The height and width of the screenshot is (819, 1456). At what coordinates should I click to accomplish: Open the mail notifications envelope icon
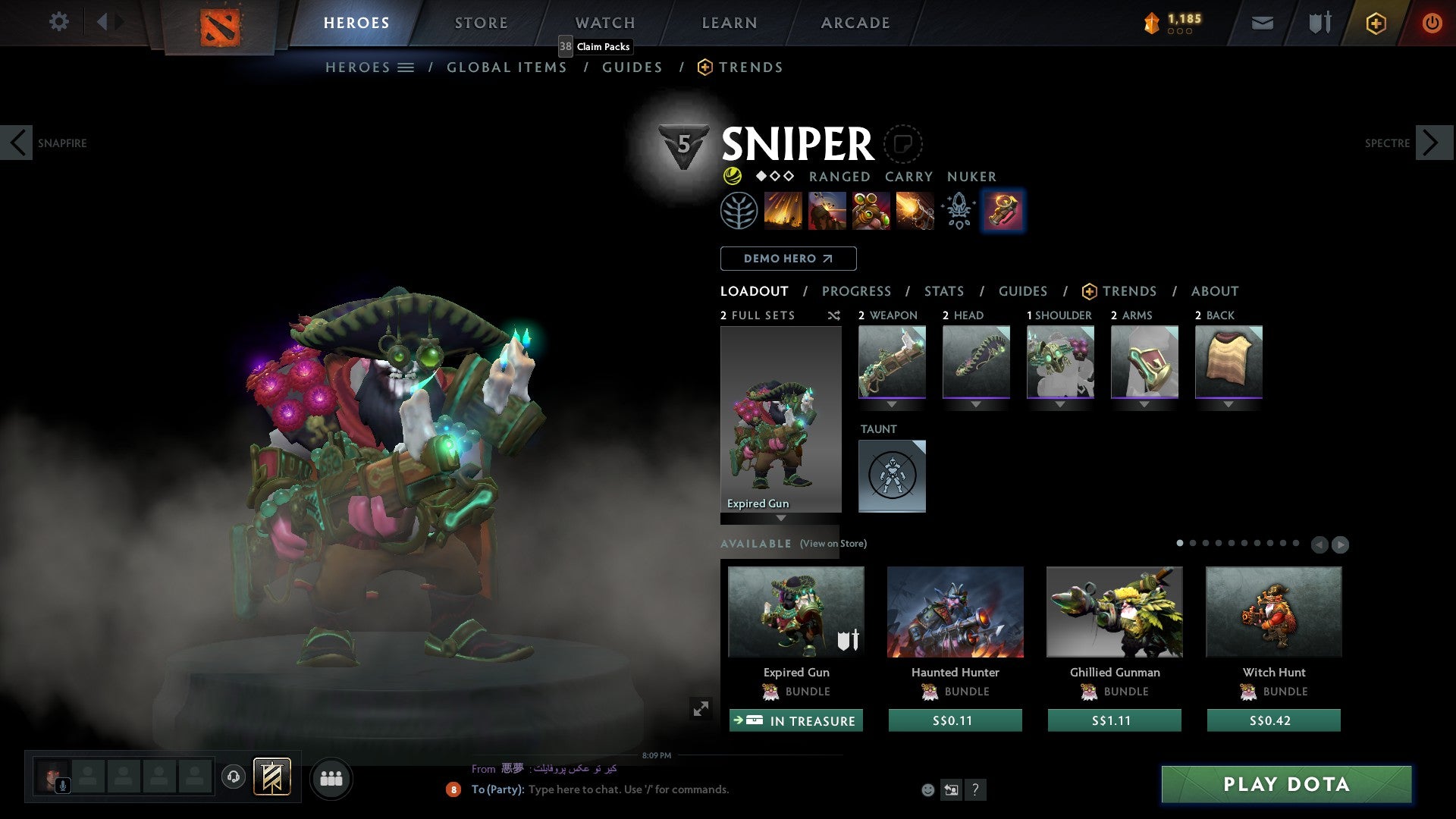click(1262, 23)
